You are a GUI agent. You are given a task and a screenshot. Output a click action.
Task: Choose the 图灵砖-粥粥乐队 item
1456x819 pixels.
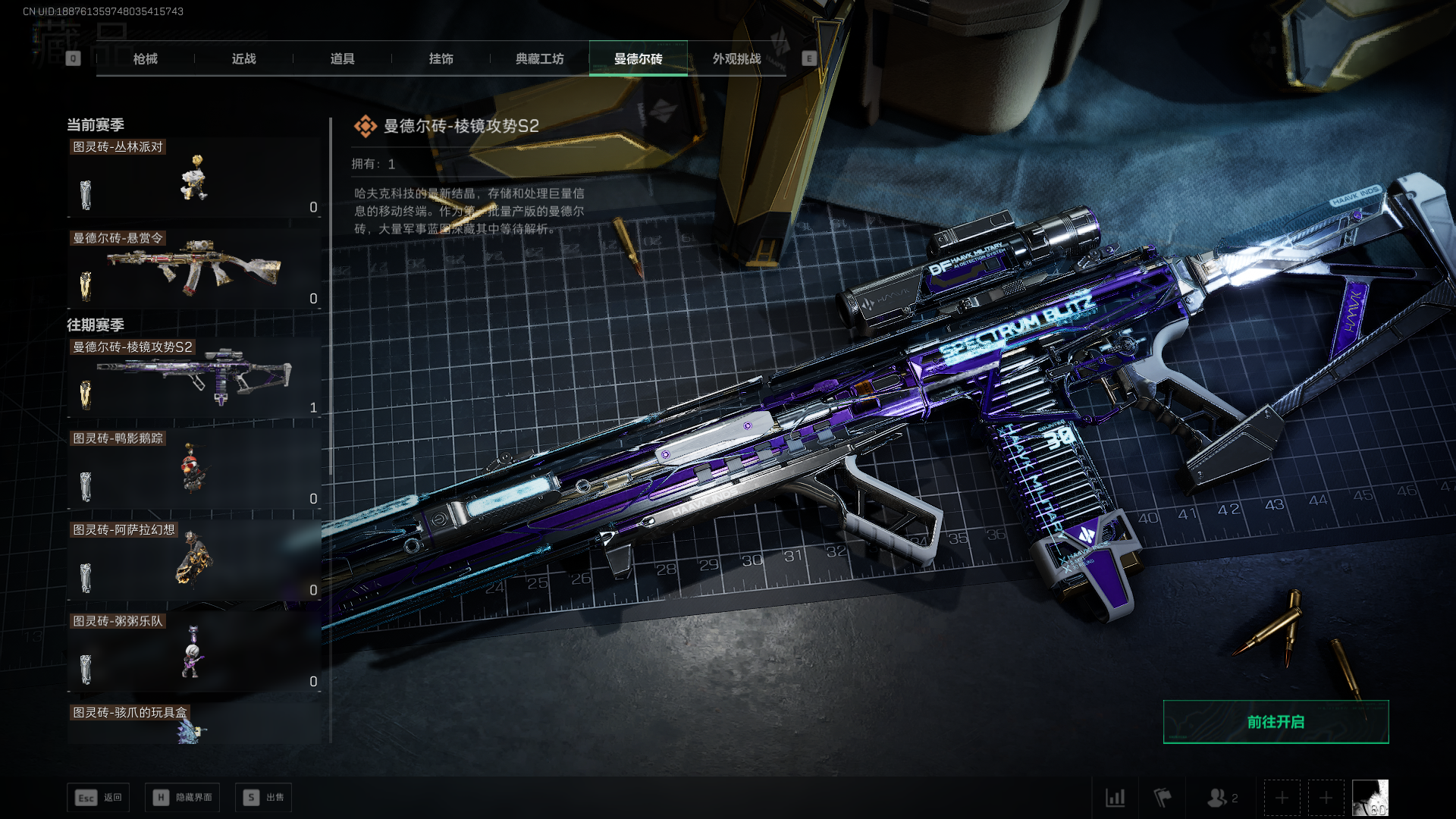pyautogui.click(x=194, y=652)
